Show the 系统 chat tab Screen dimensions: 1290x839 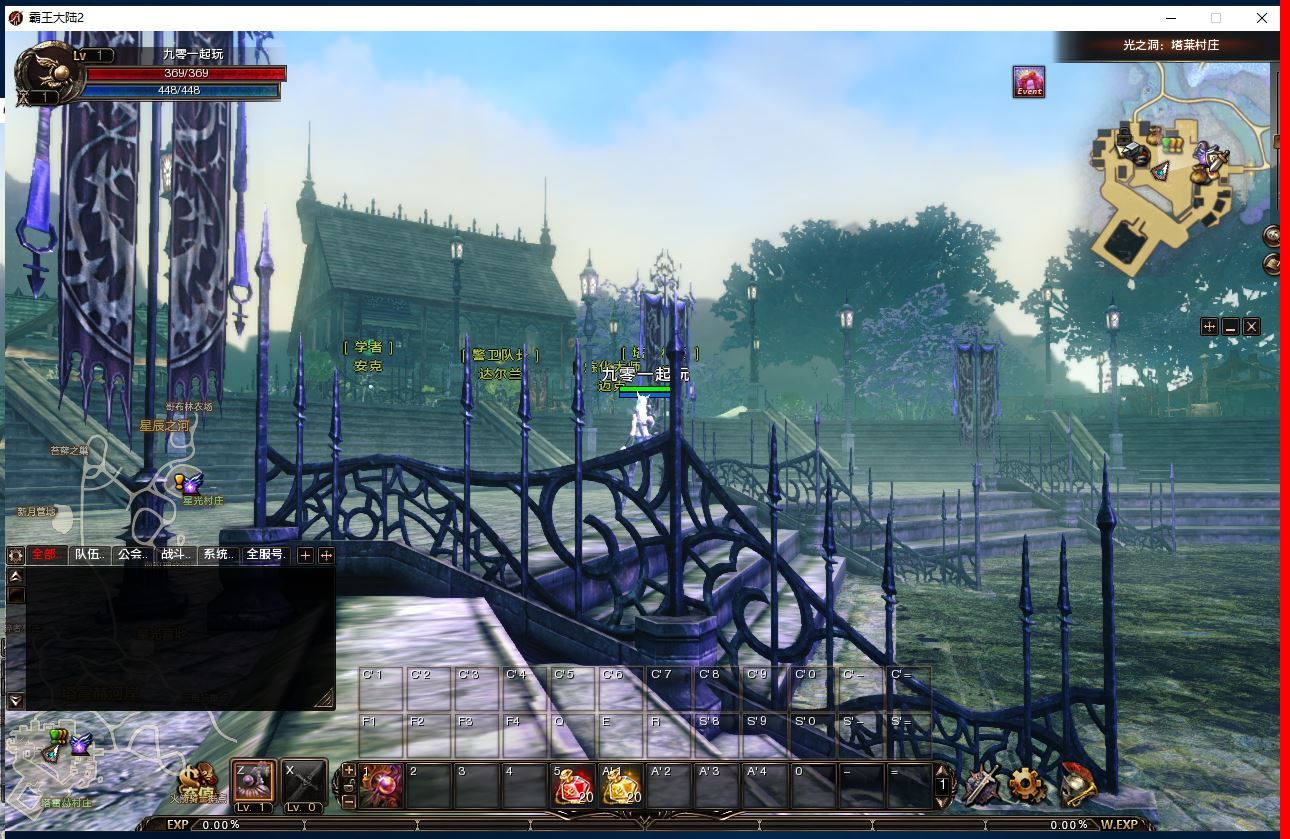[219, 554]
